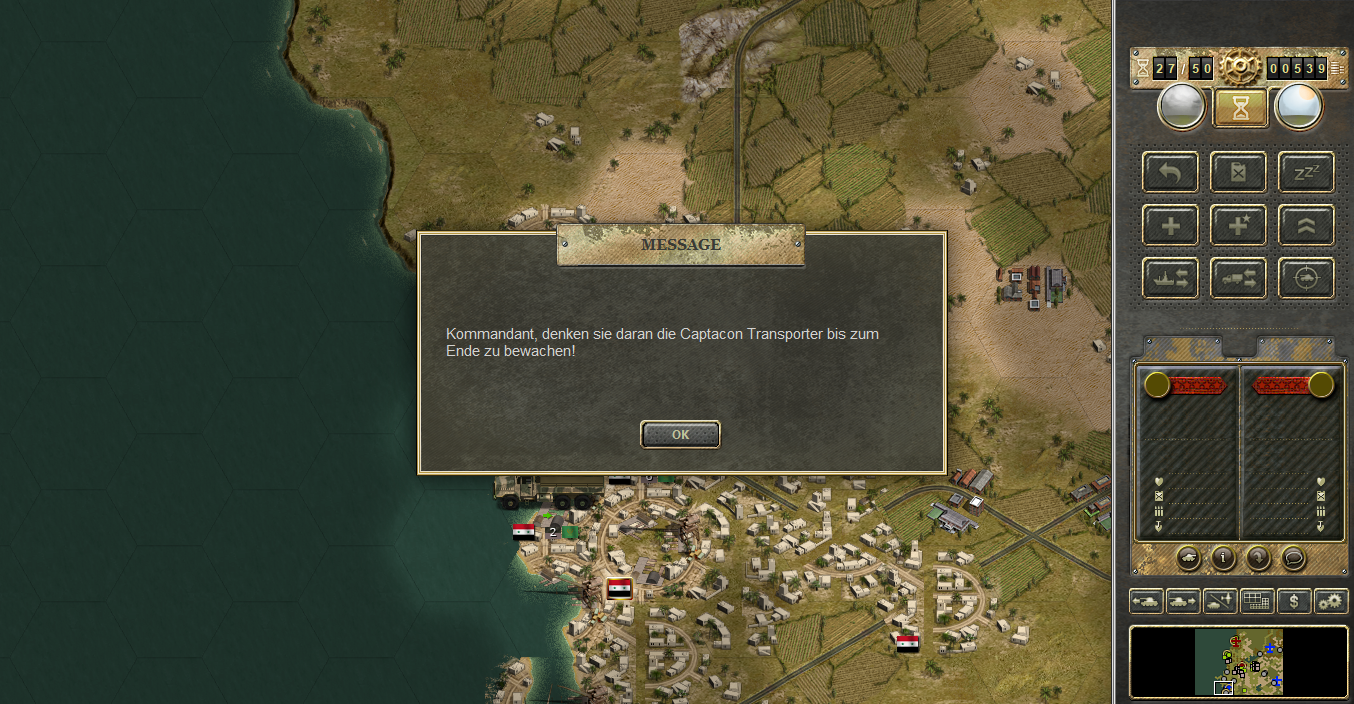Viewport: 1354px width, 704px height.
Task: Open the speech bubble message log
Action: pos(1293,558)
